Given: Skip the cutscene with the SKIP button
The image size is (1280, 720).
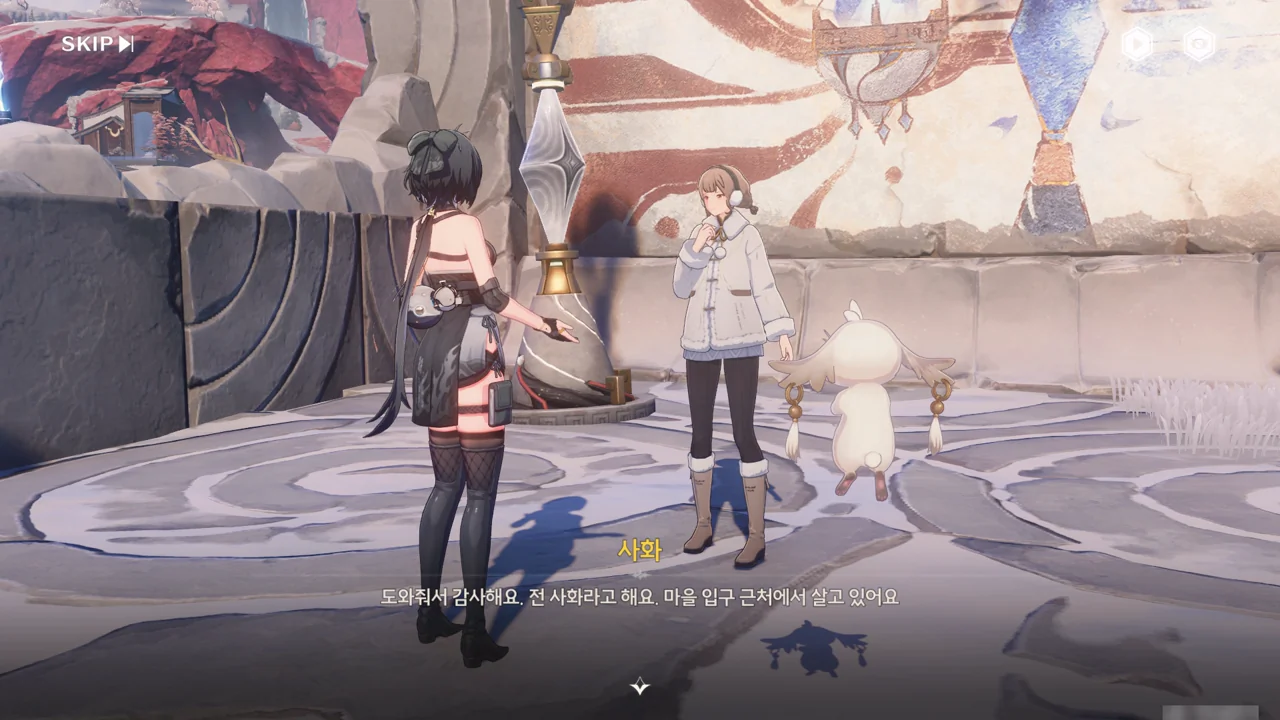Looking at the screenshot, I should pos(97,44).
